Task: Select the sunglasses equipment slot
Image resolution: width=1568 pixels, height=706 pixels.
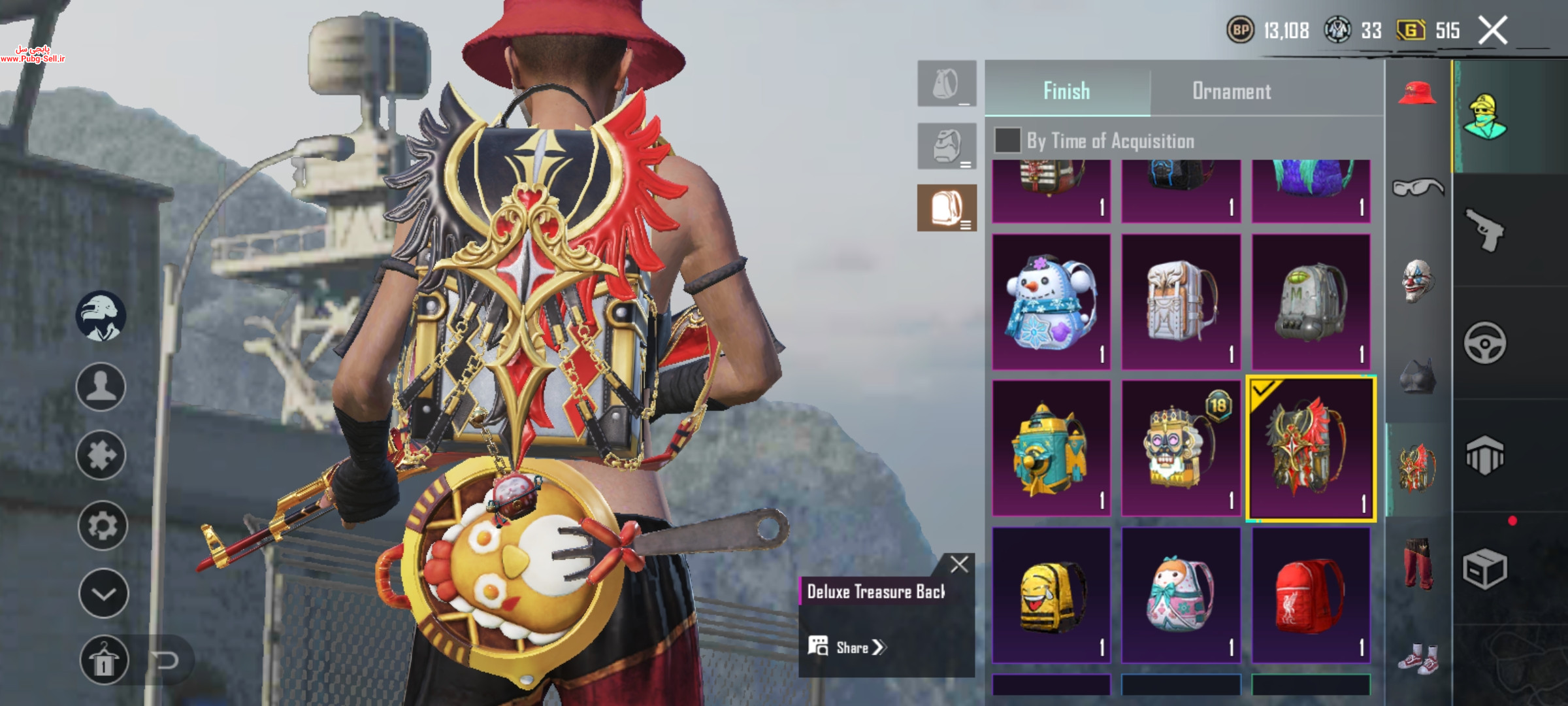Action: tap(1417, 188)
